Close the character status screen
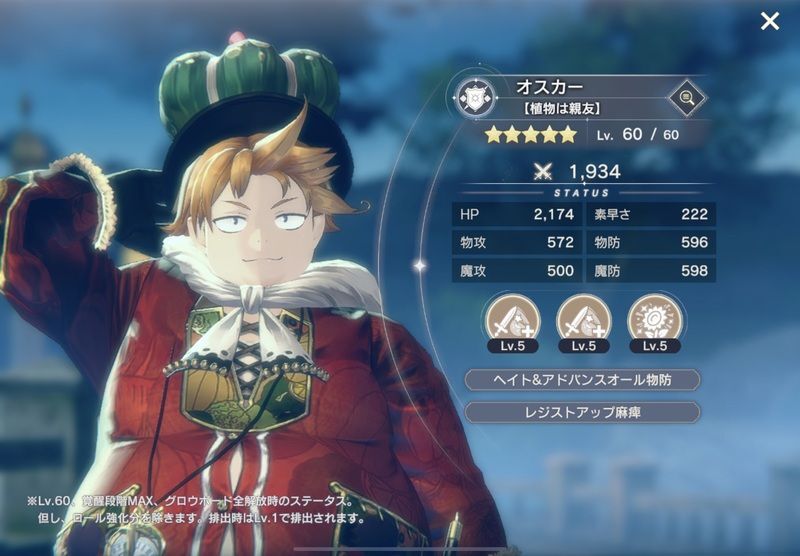 pos(769,21)
